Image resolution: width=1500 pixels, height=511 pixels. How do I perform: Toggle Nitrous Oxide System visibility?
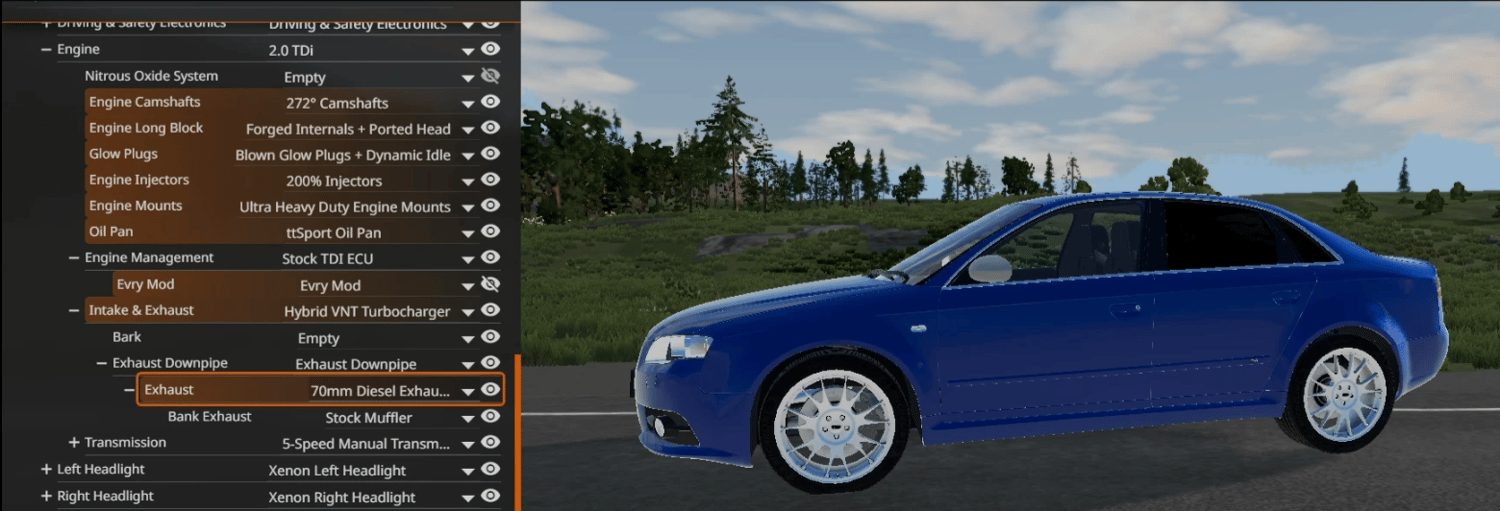(490, 76)
